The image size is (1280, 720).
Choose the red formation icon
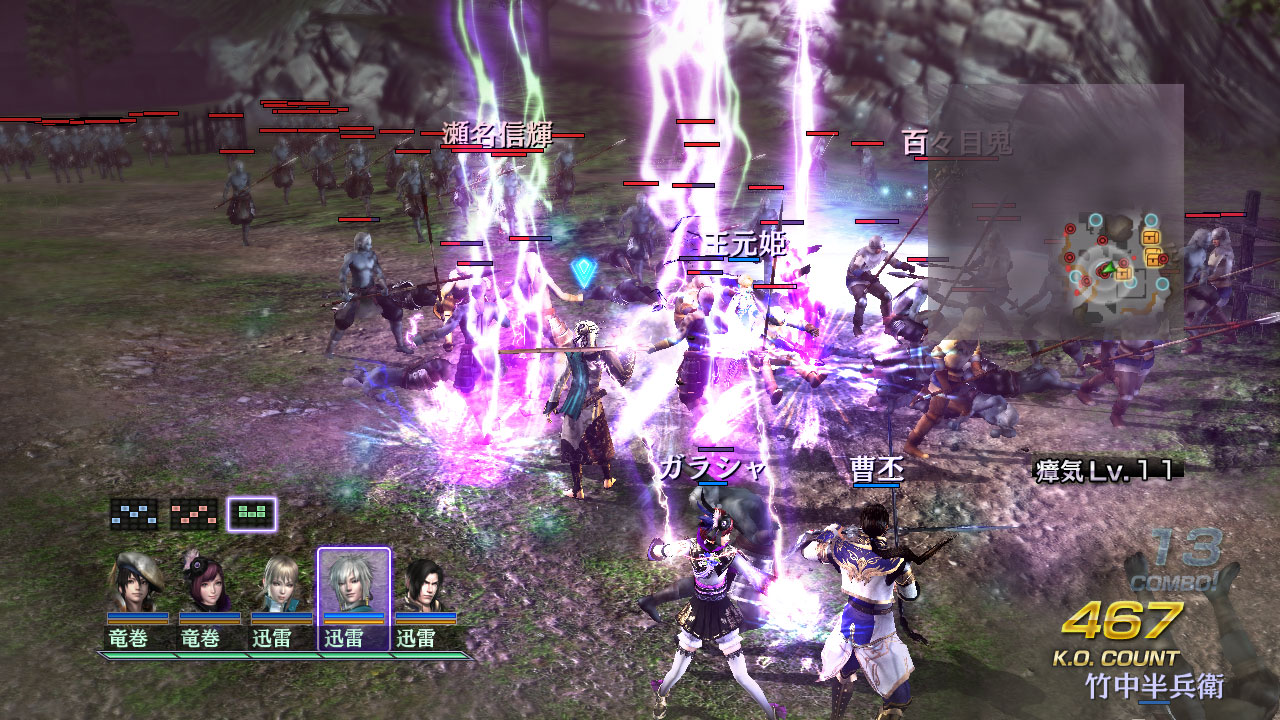pos(193,514)
